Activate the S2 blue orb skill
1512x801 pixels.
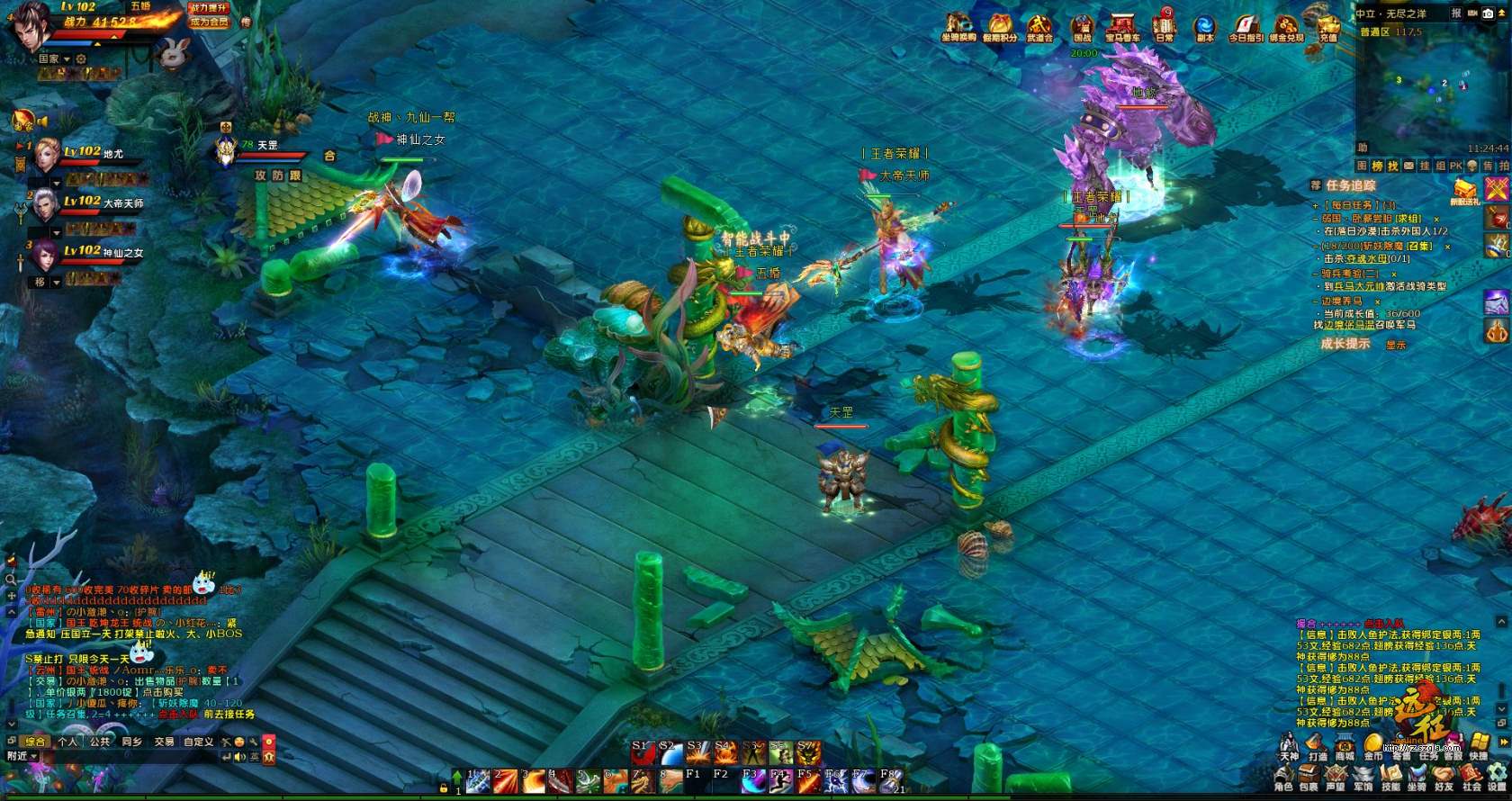coord(670,754)
